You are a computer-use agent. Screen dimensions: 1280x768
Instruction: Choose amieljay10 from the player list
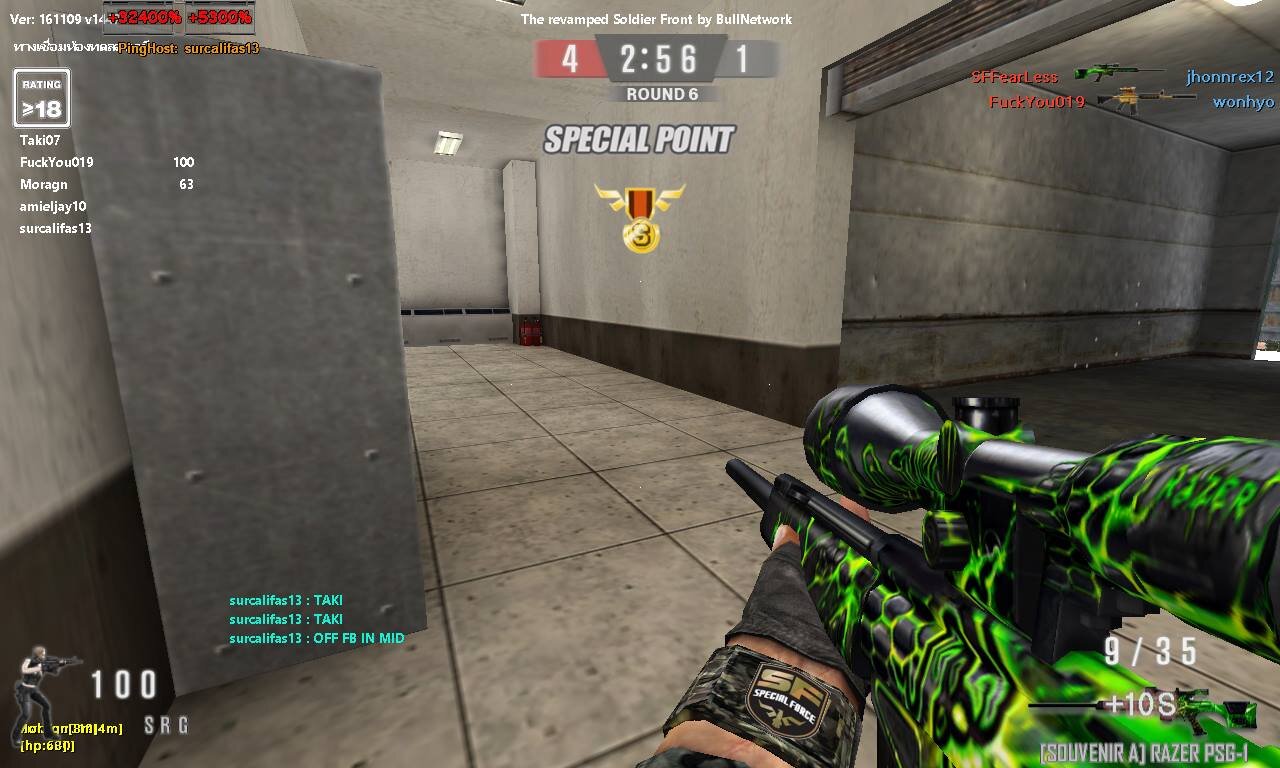(x=53, y=206)
